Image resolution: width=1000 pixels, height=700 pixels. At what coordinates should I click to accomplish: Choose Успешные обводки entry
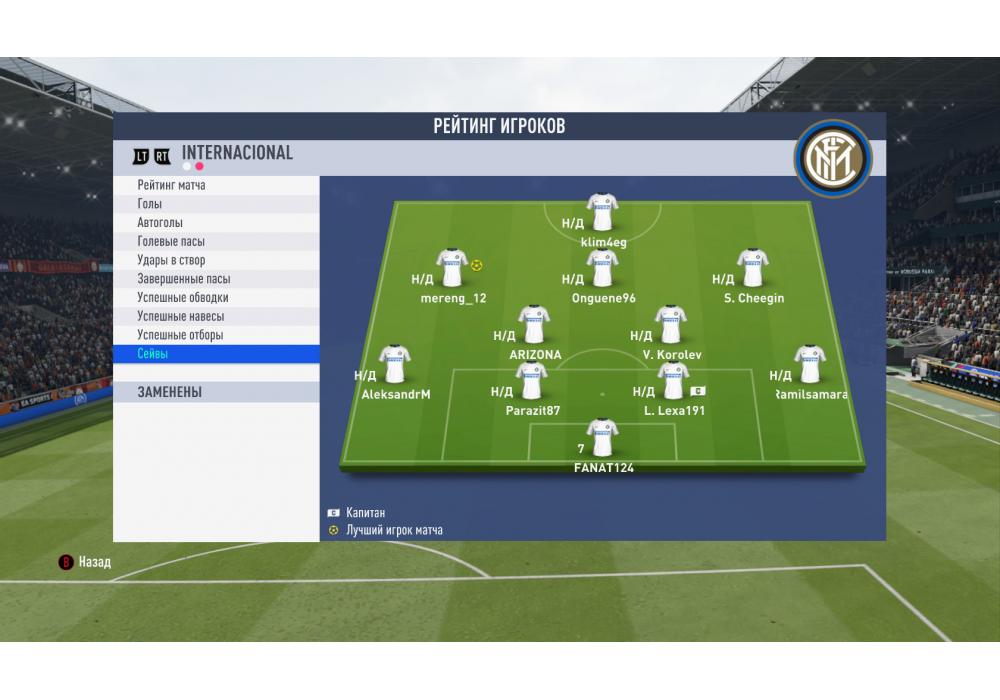pos(183,298)
